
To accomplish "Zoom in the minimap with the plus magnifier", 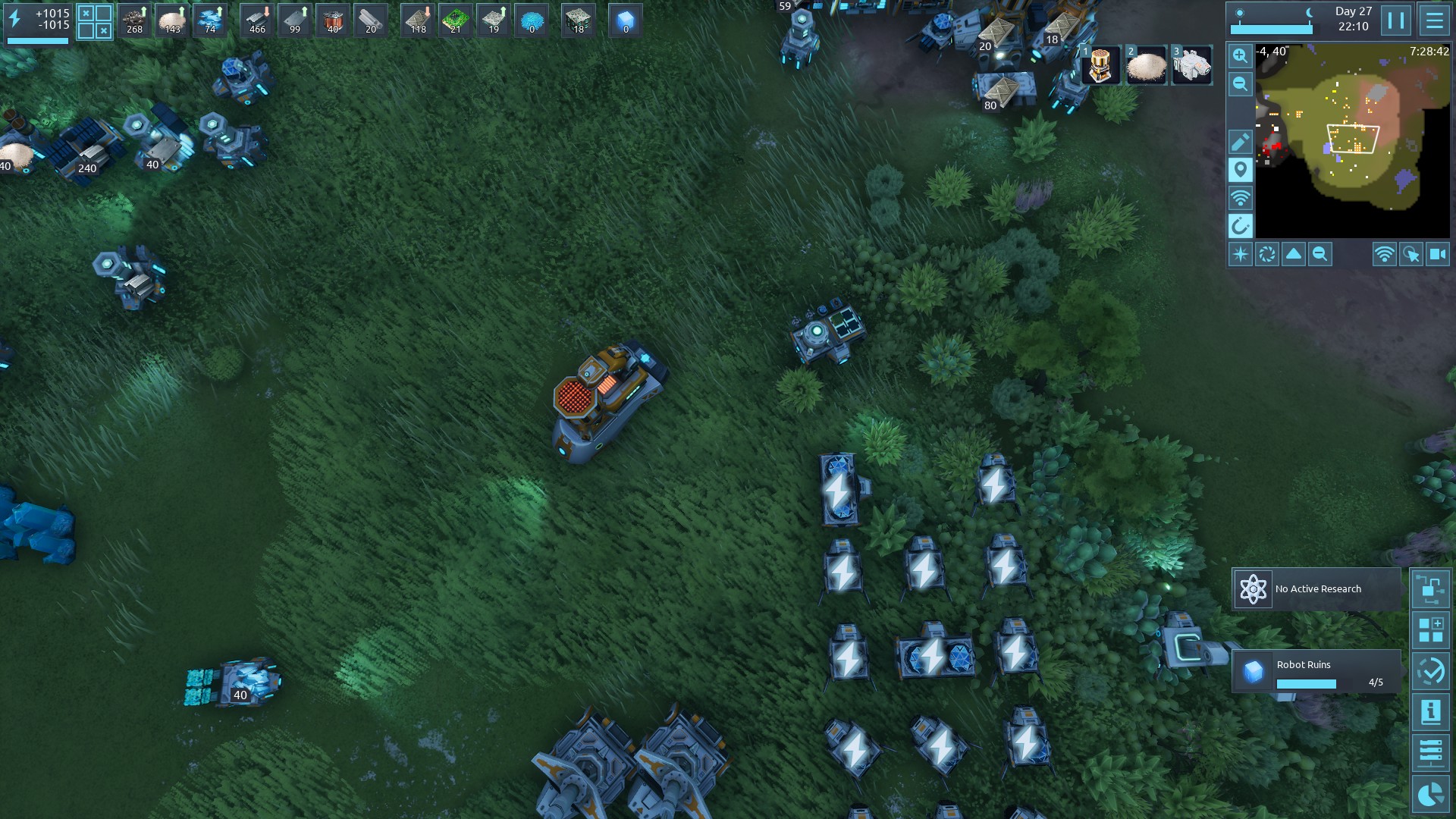I will [x=1240, y=55].
